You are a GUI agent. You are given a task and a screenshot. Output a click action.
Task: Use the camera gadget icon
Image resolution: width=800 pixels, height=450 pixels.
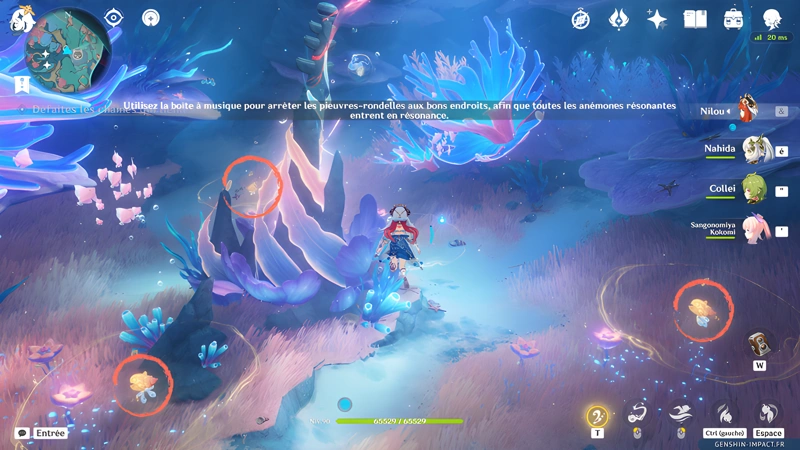click(760, 344)
